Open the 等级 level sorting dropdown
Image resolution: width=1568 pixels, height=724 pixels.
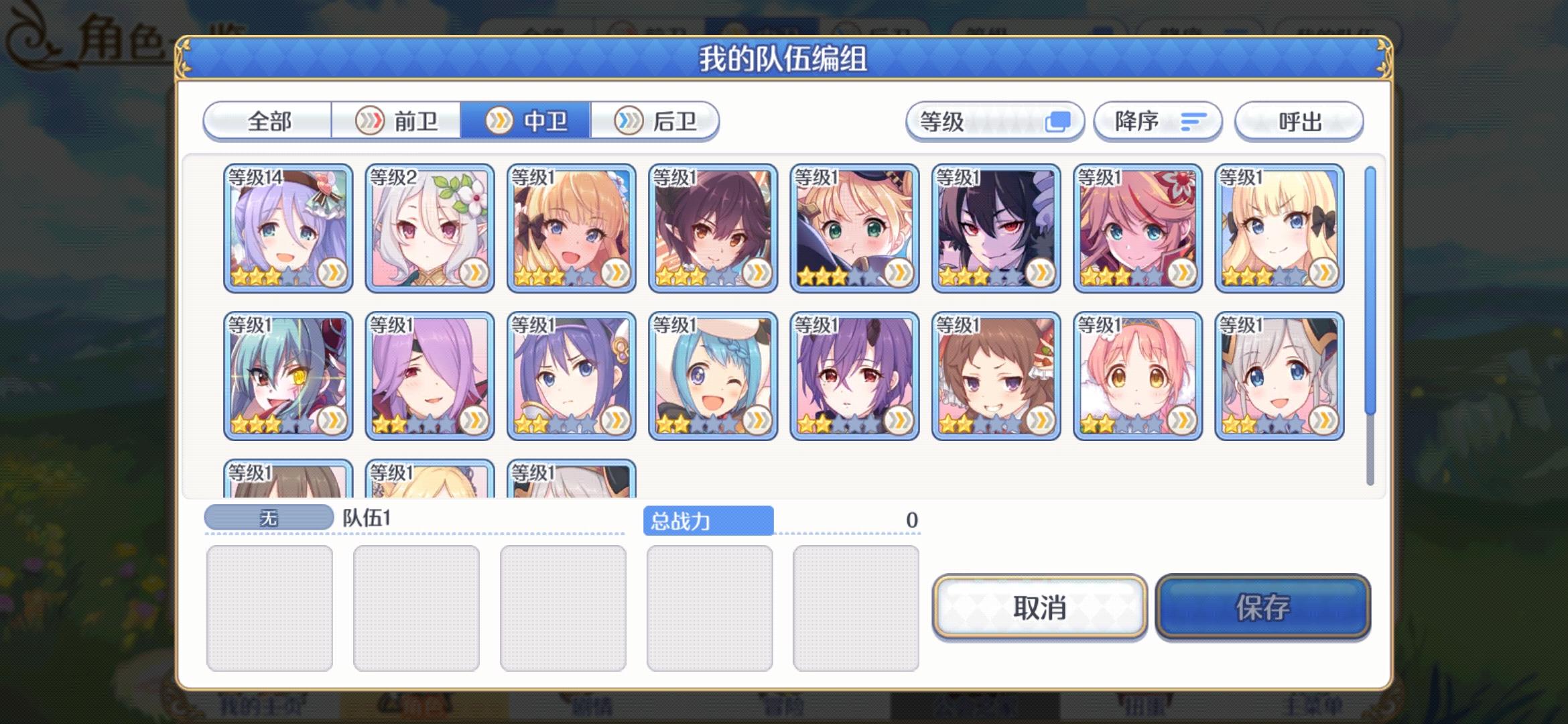(x=995, y=121)
